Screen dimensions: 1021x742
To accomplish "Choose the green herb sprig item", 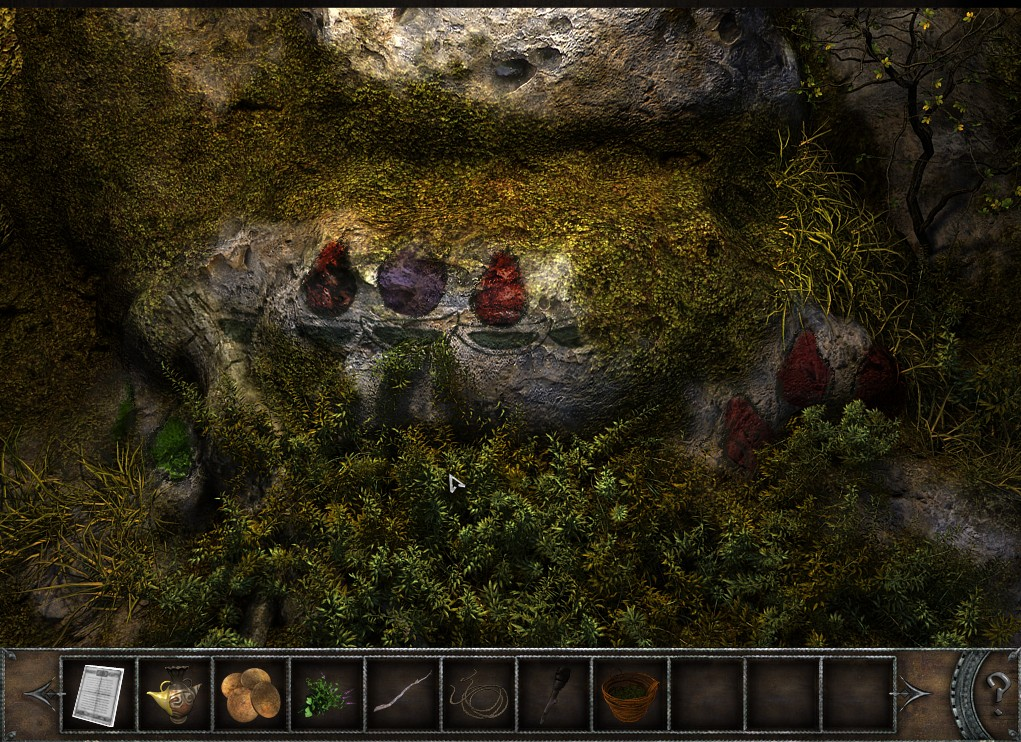I will [x=326, y=694].
